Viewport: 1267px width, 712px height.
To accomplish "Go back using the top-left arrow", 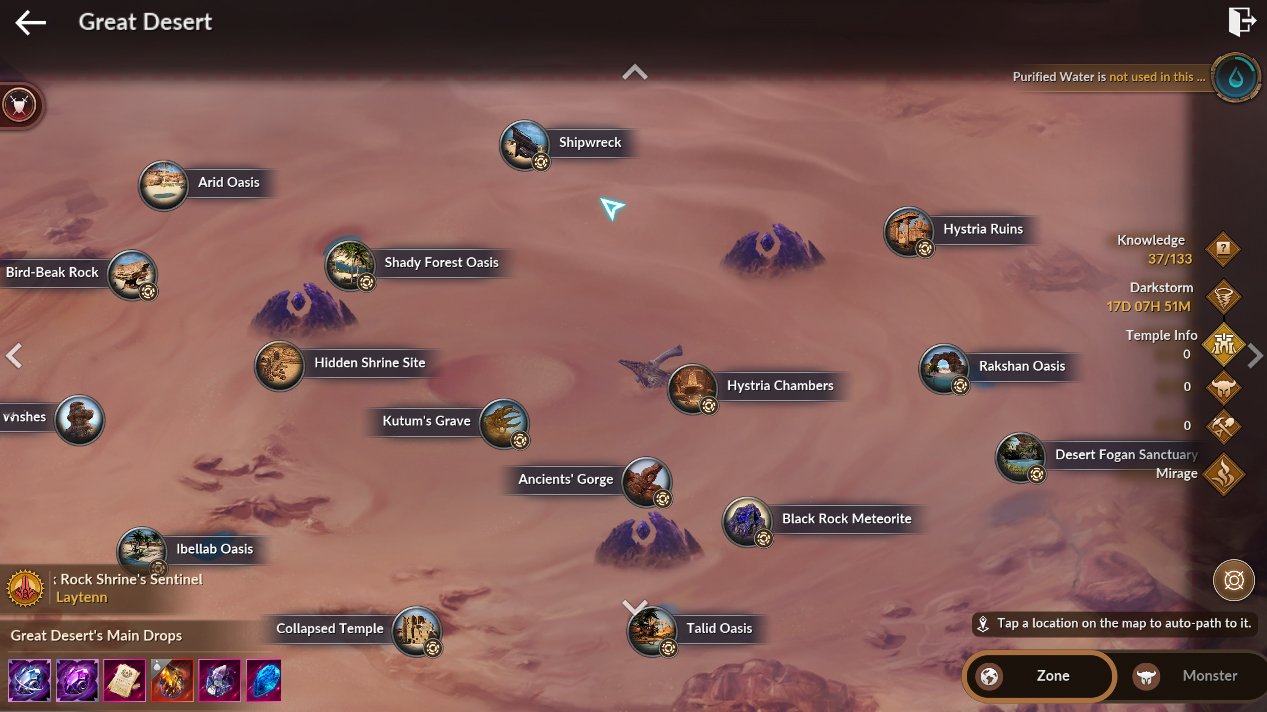I will [31, 22].
